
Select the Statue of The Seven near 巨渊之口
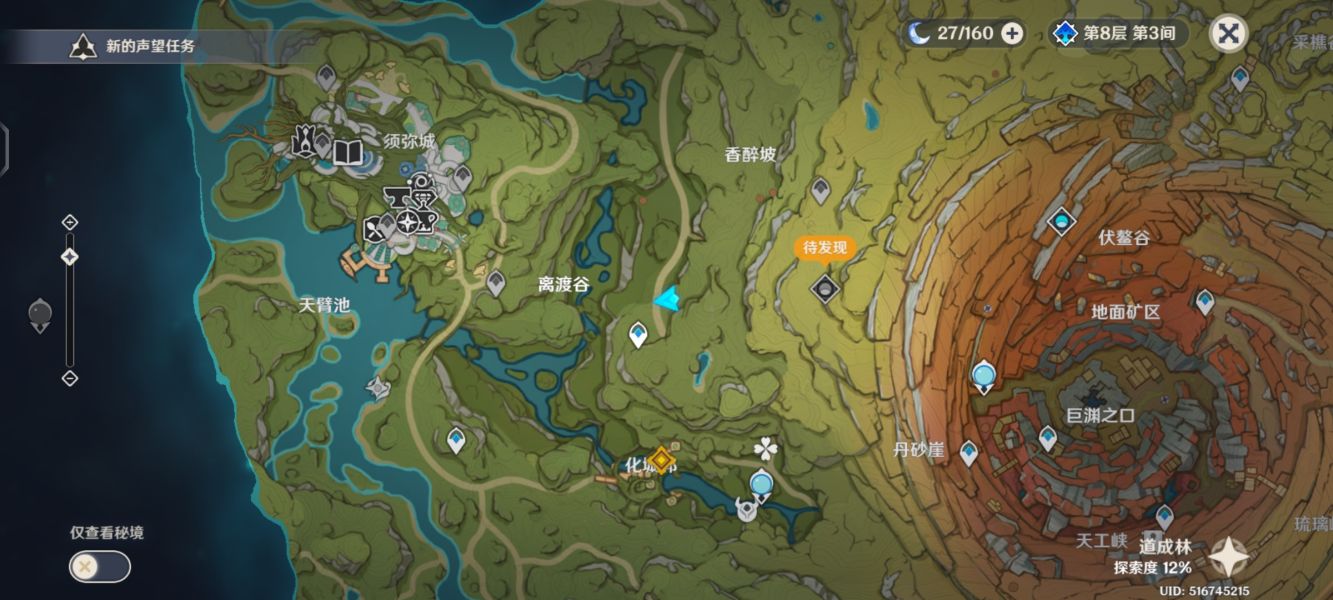pos(984,377)
